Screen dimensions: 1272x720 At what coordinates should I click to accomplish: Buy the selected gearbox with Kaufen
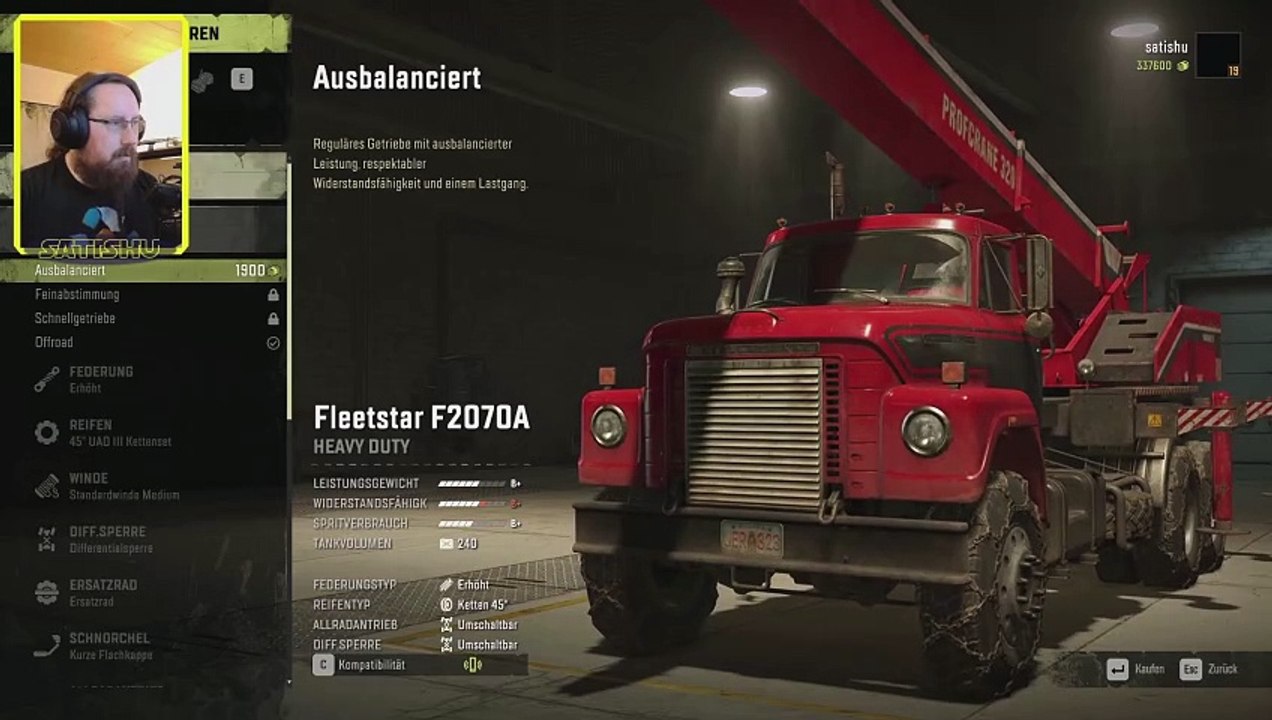1135,669
